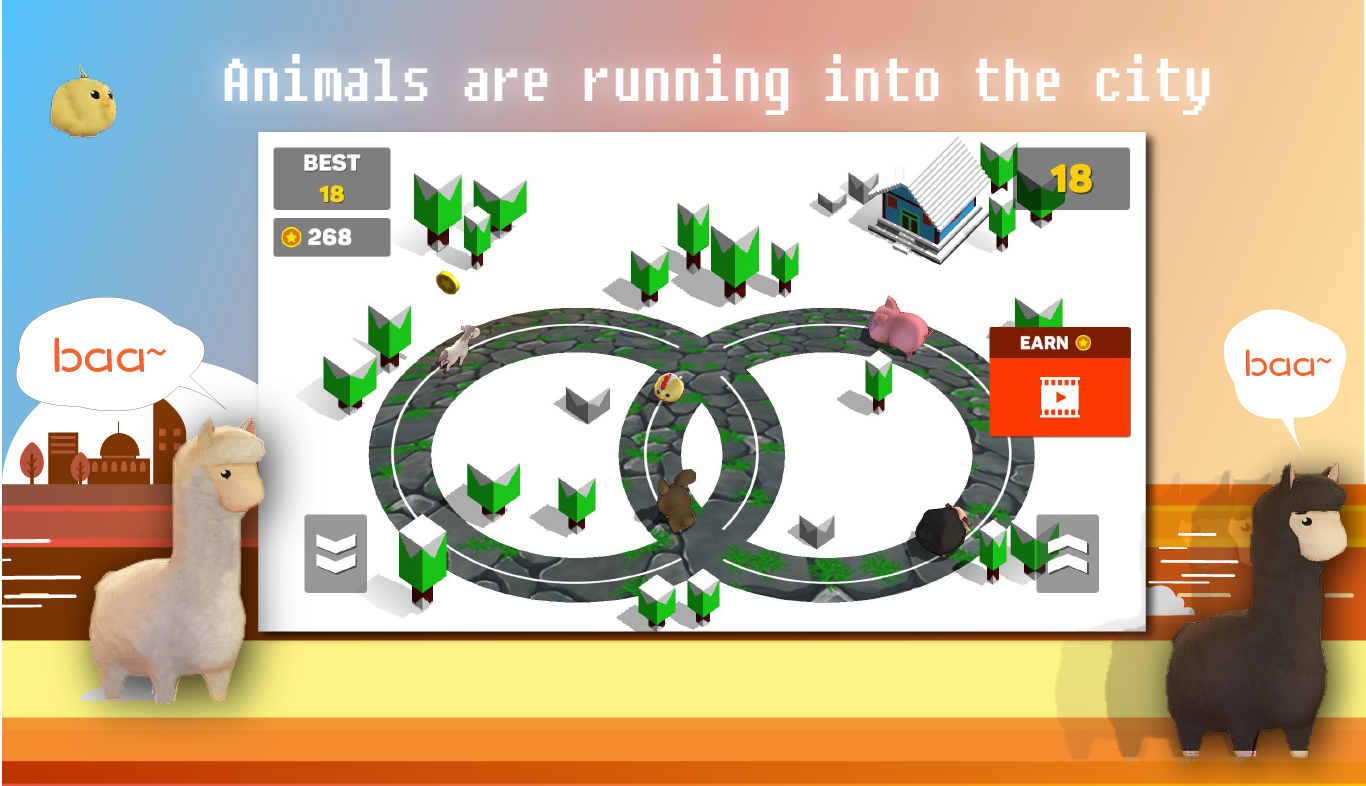This screenshot has width=1366, height=786.
Task: Tap the black sheep on the right circle
Action: 938,527
